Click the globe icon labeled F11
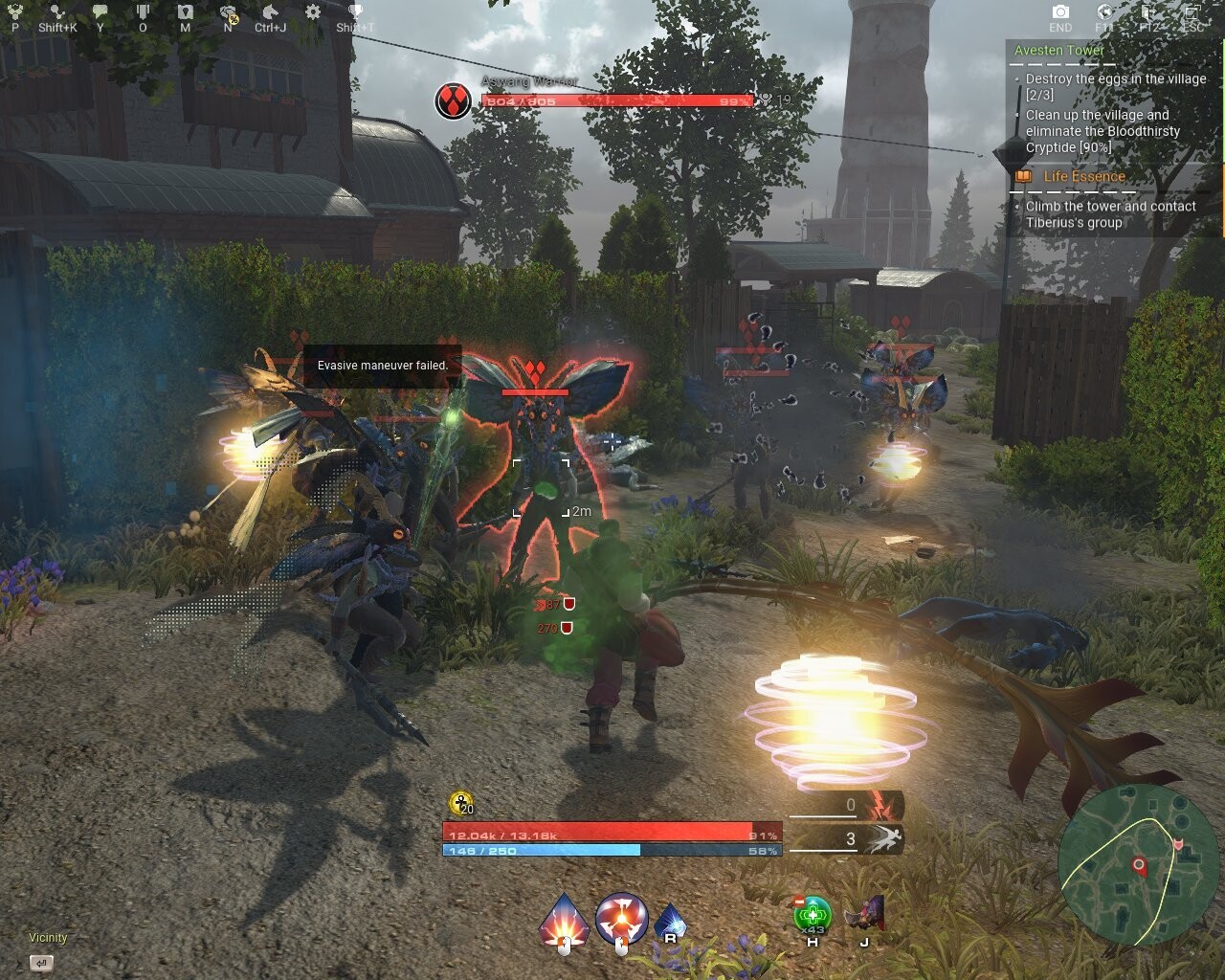 tap(1104, 12)
